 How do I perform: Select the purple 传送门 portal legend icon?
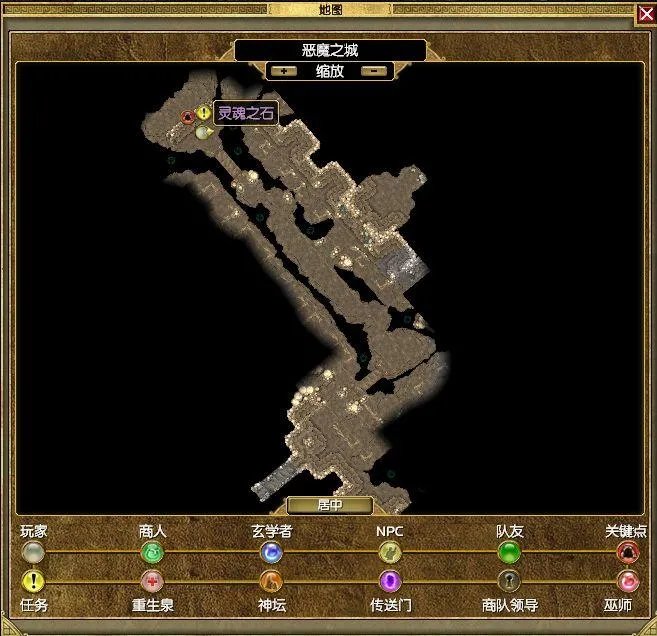389,581
